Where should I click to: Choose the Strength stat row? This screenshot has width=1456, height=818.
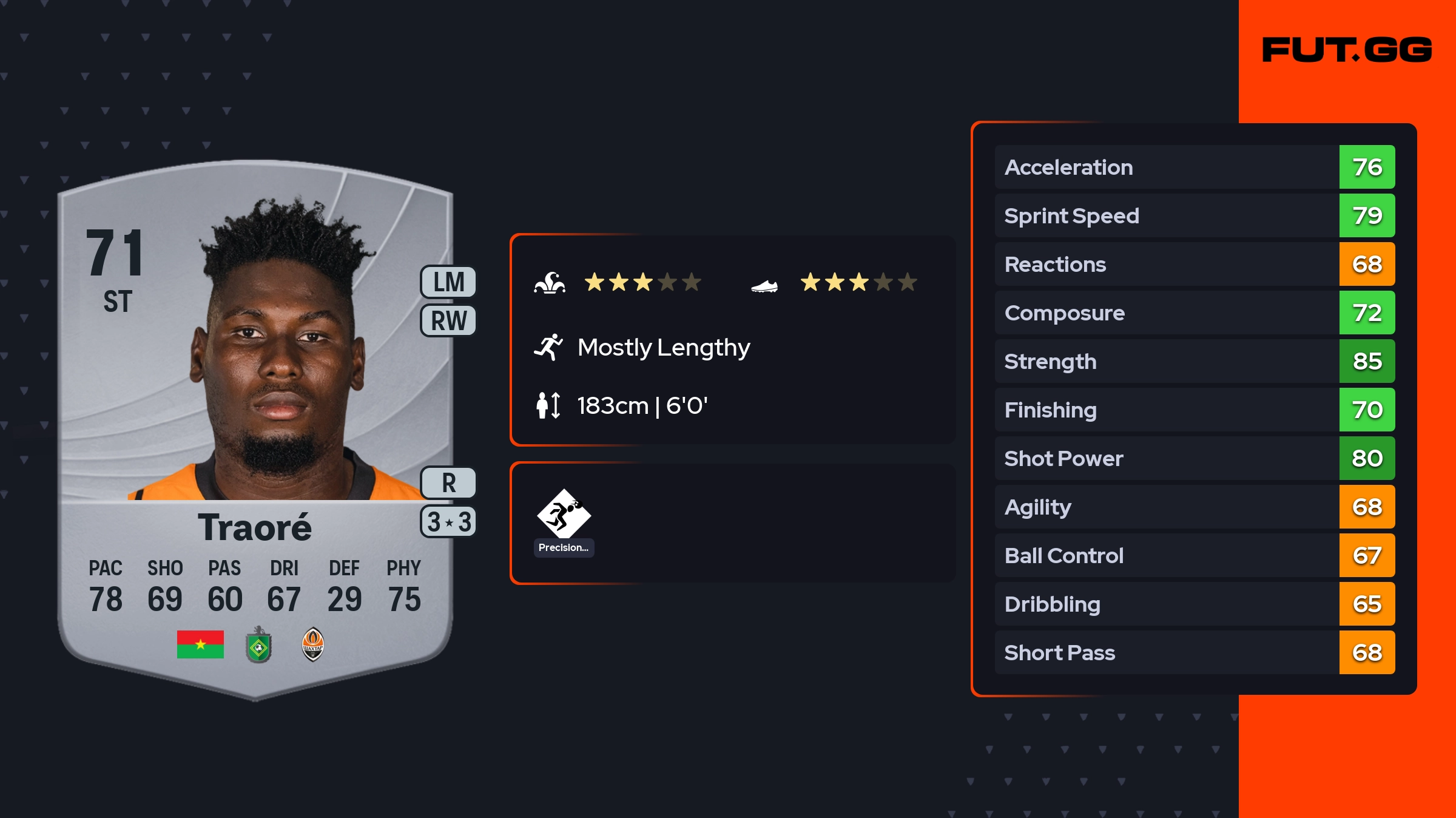click(x=1194, y=361)
